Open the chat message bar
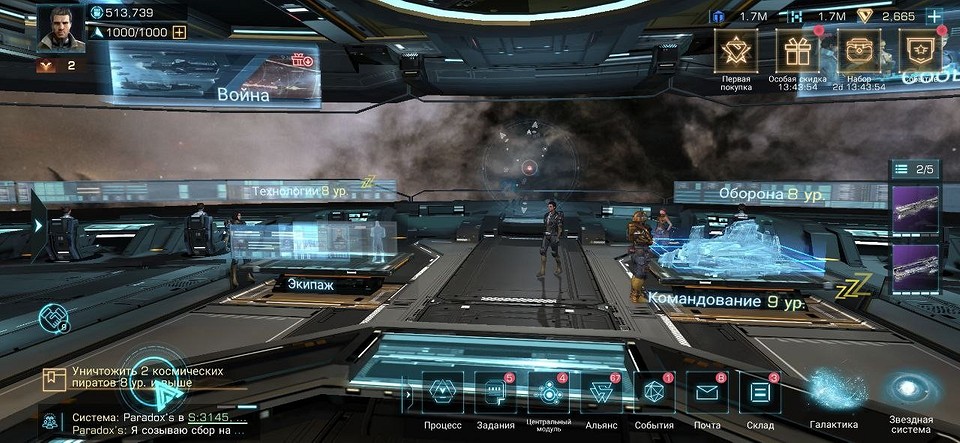The image size is (960, 443). coord(150,424)
